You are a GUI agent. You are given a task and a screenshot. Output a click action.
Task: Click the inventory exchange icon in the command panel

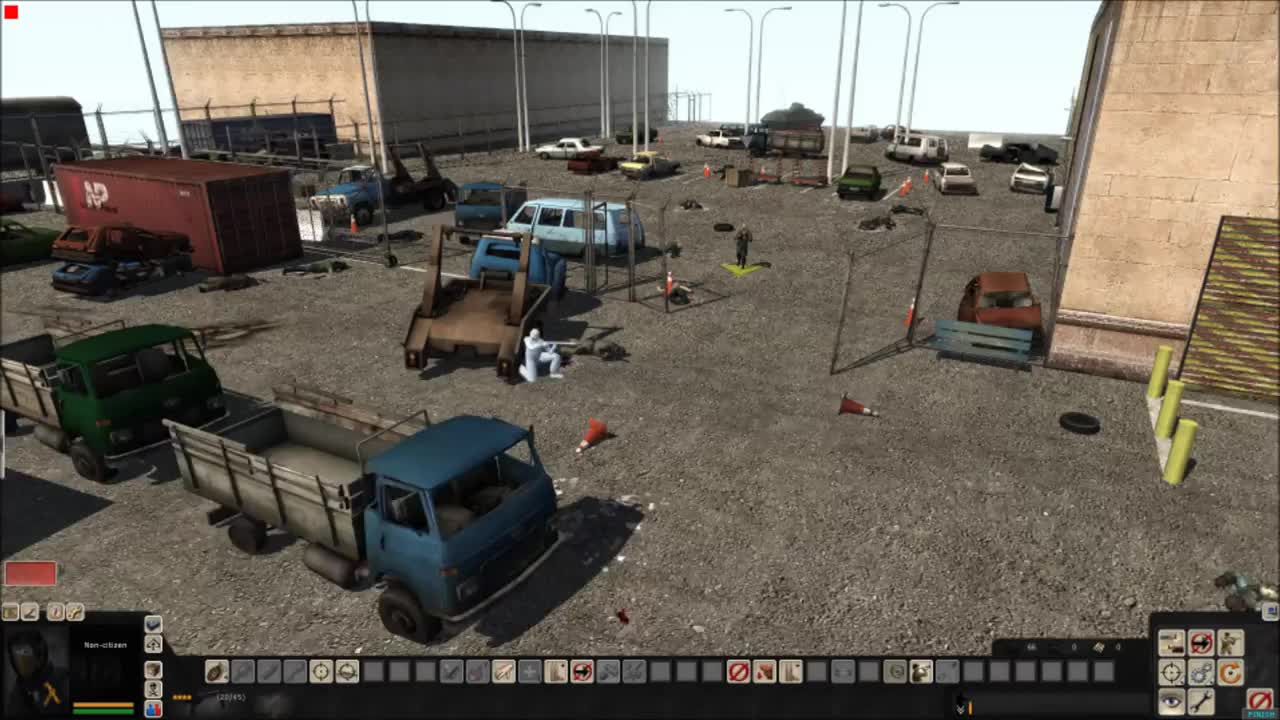pyautogui.click(x=1171, y=642)
